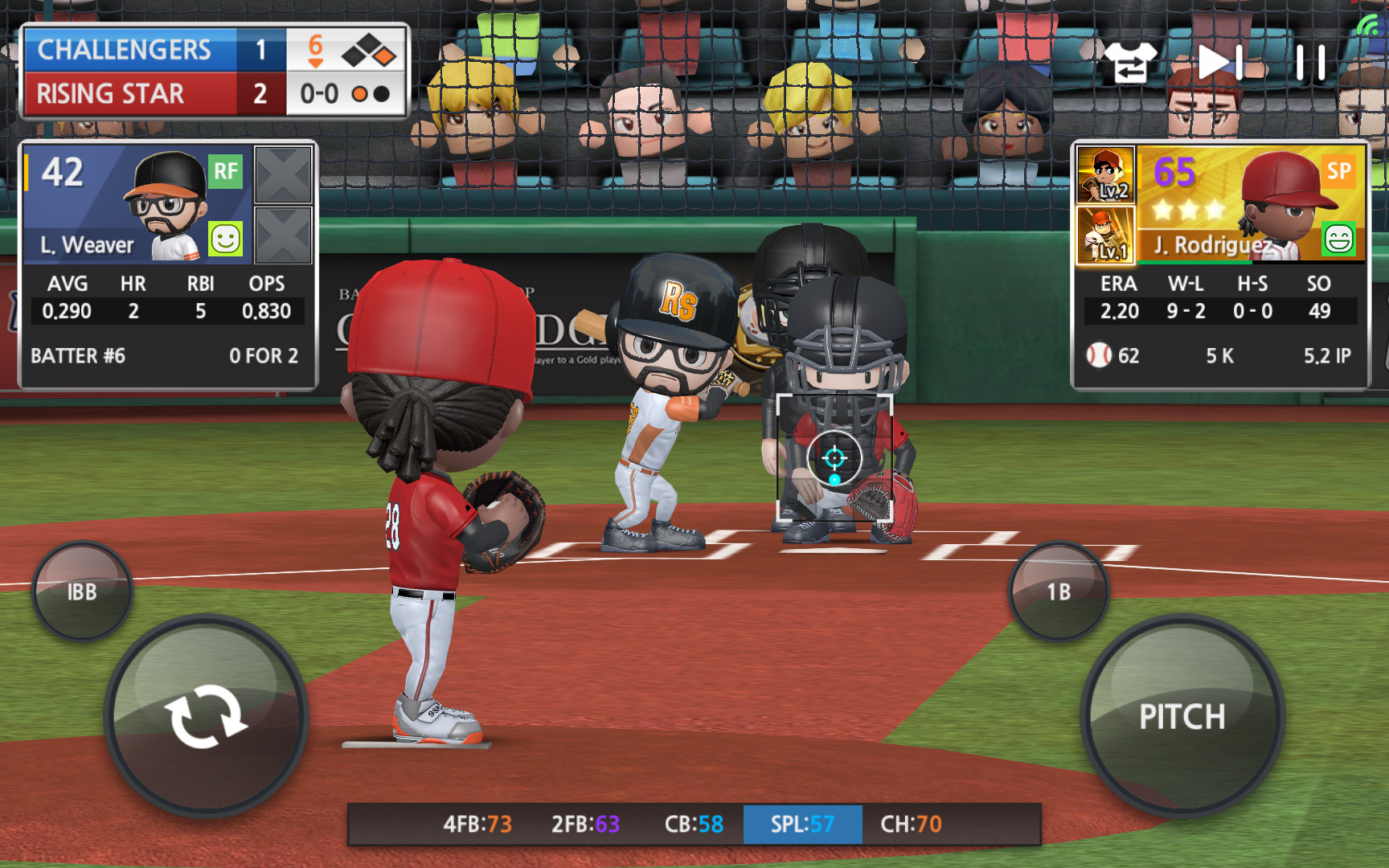View J. Rodriguez's pitcher card
1389x868 pixels.
[1250, 204]
